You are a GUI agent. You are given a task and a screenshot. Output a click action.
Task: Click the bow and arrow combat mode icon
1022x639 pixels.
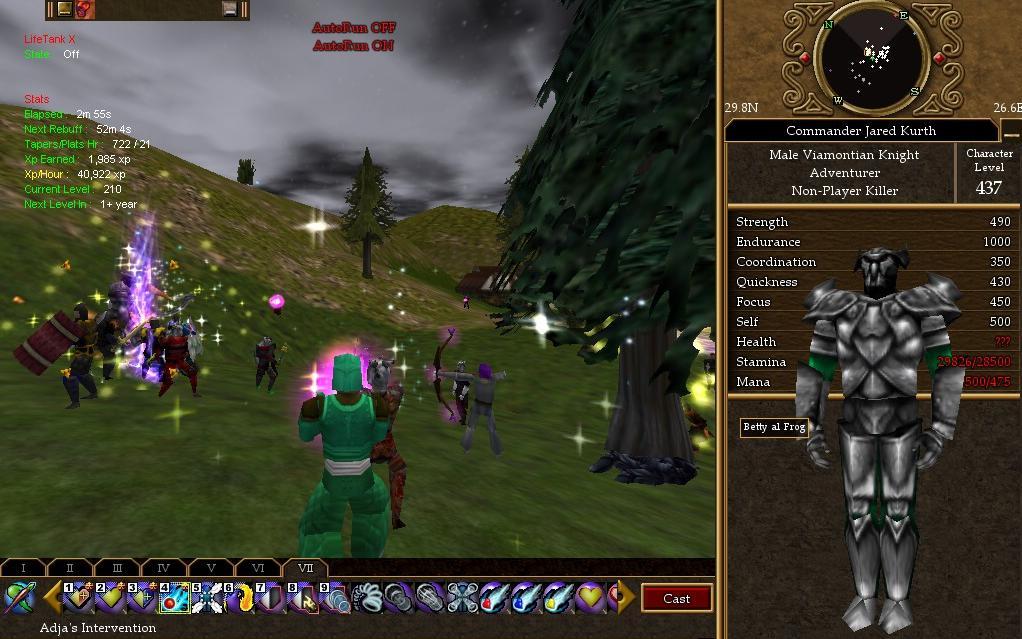tap(19, 598)
